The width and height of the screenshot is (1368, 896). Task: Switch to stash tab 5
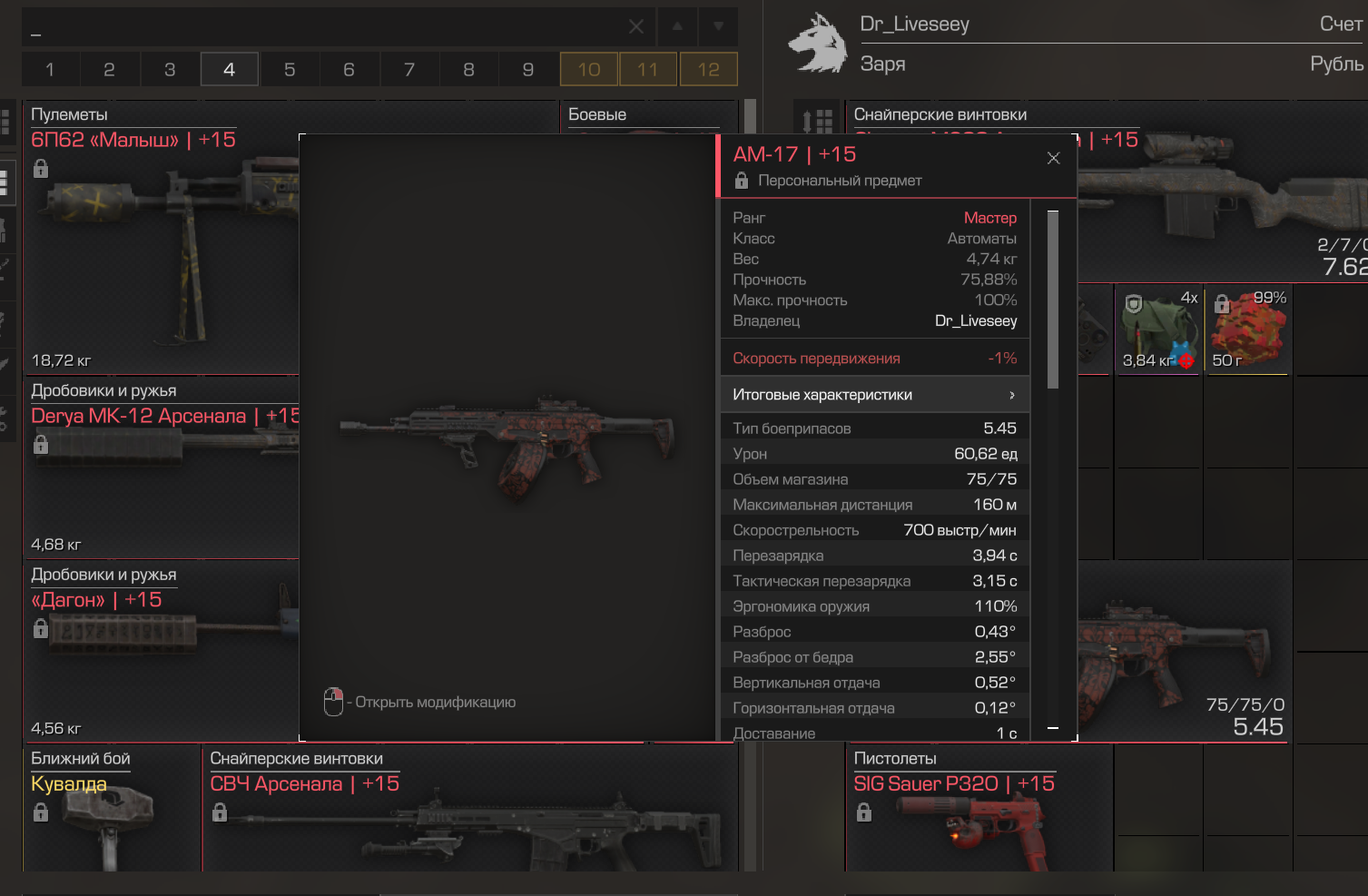click(290, 70)
